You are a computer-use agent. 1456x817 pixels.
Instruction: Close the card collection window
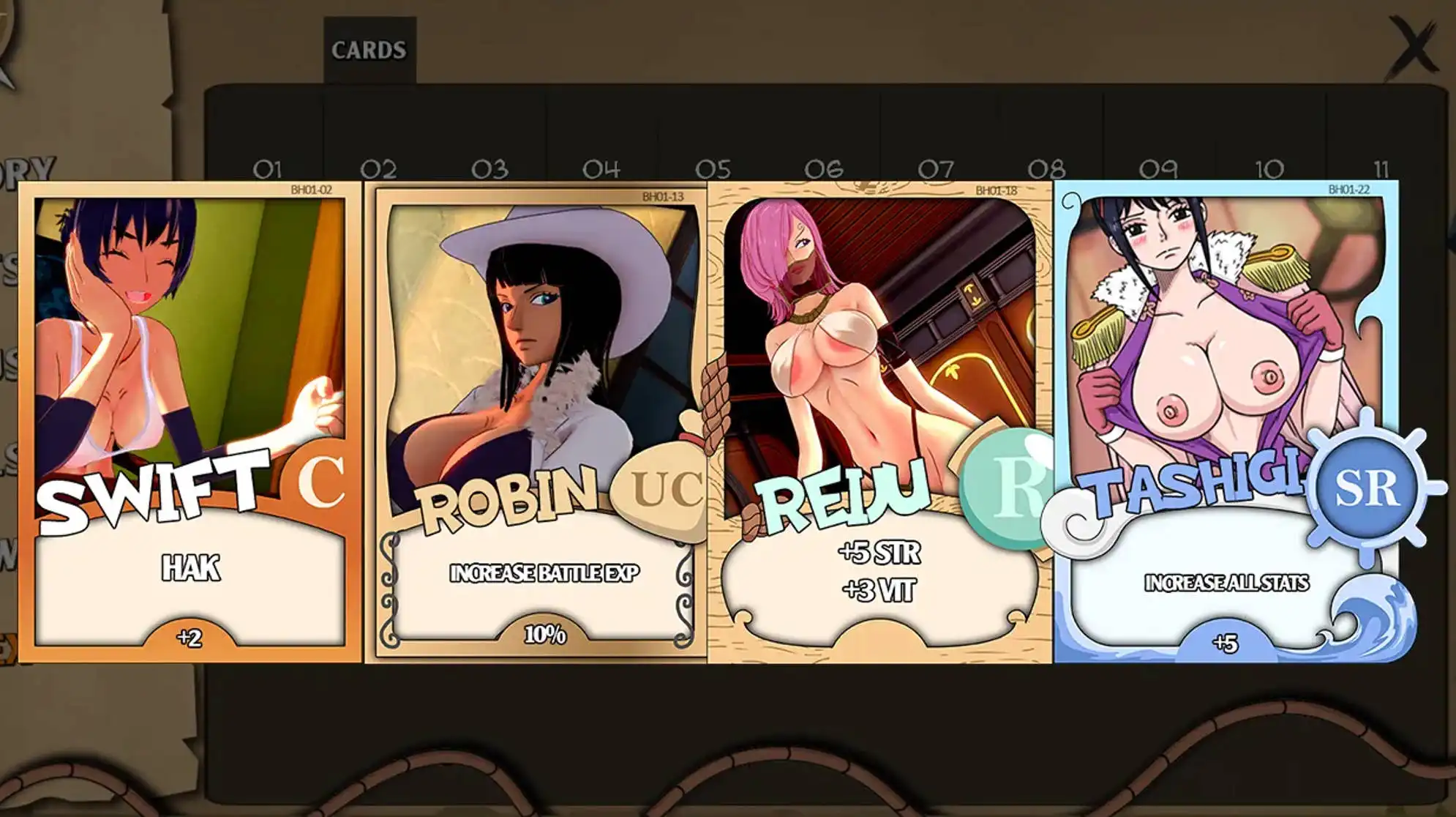1412,48
